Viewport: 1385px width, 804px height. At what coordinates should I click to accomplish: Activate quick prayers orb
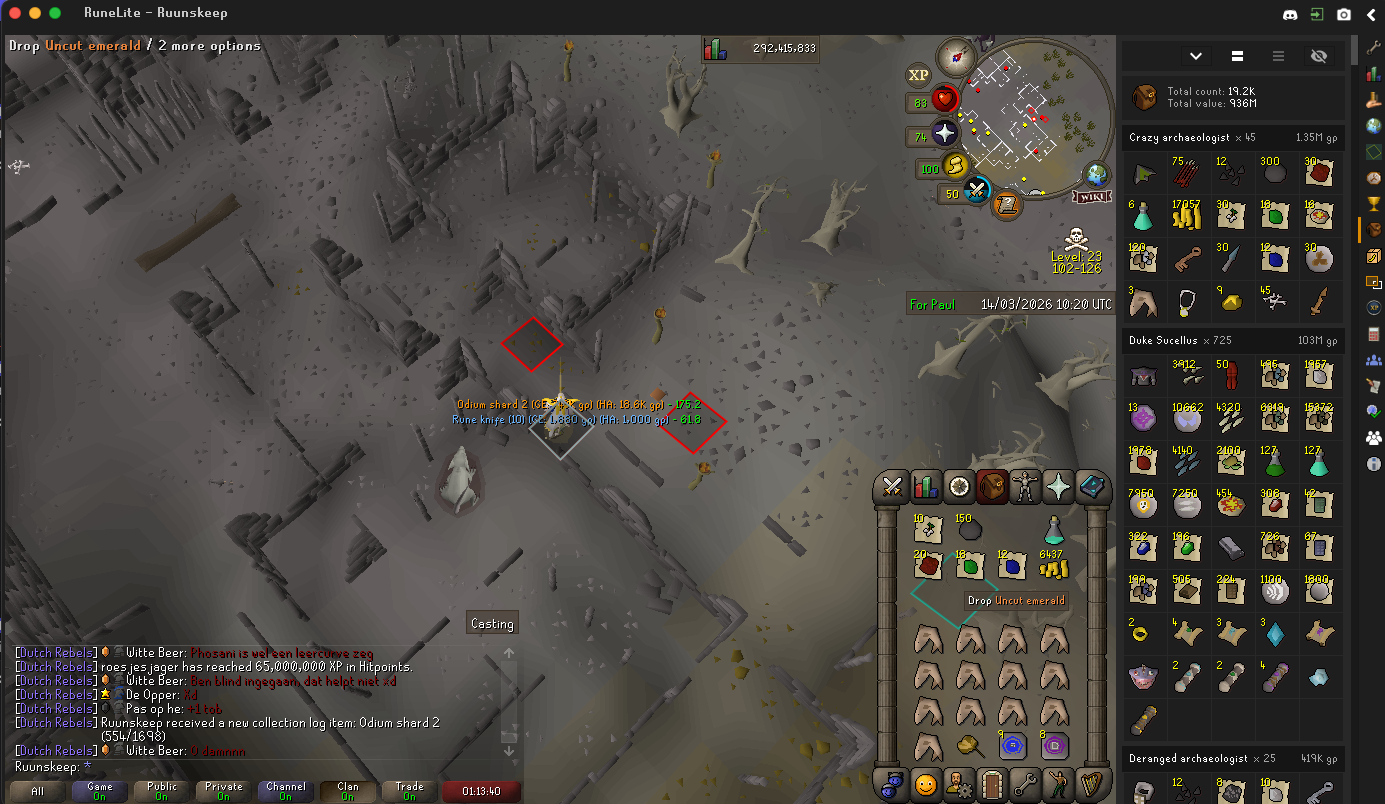tap(945, 133)
